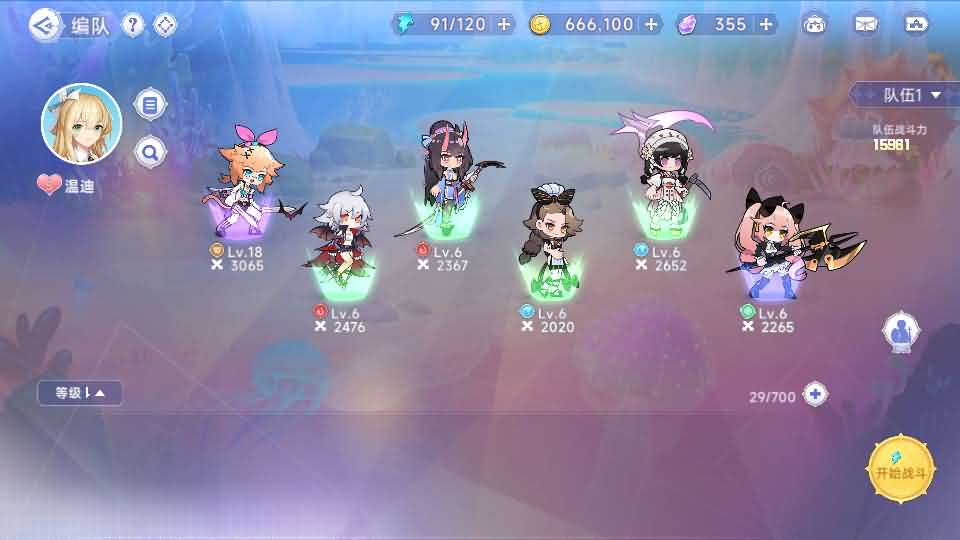Add gold coins with the plus next to 666,100
This screenshot has width=960, height=540.
[651, 24]
